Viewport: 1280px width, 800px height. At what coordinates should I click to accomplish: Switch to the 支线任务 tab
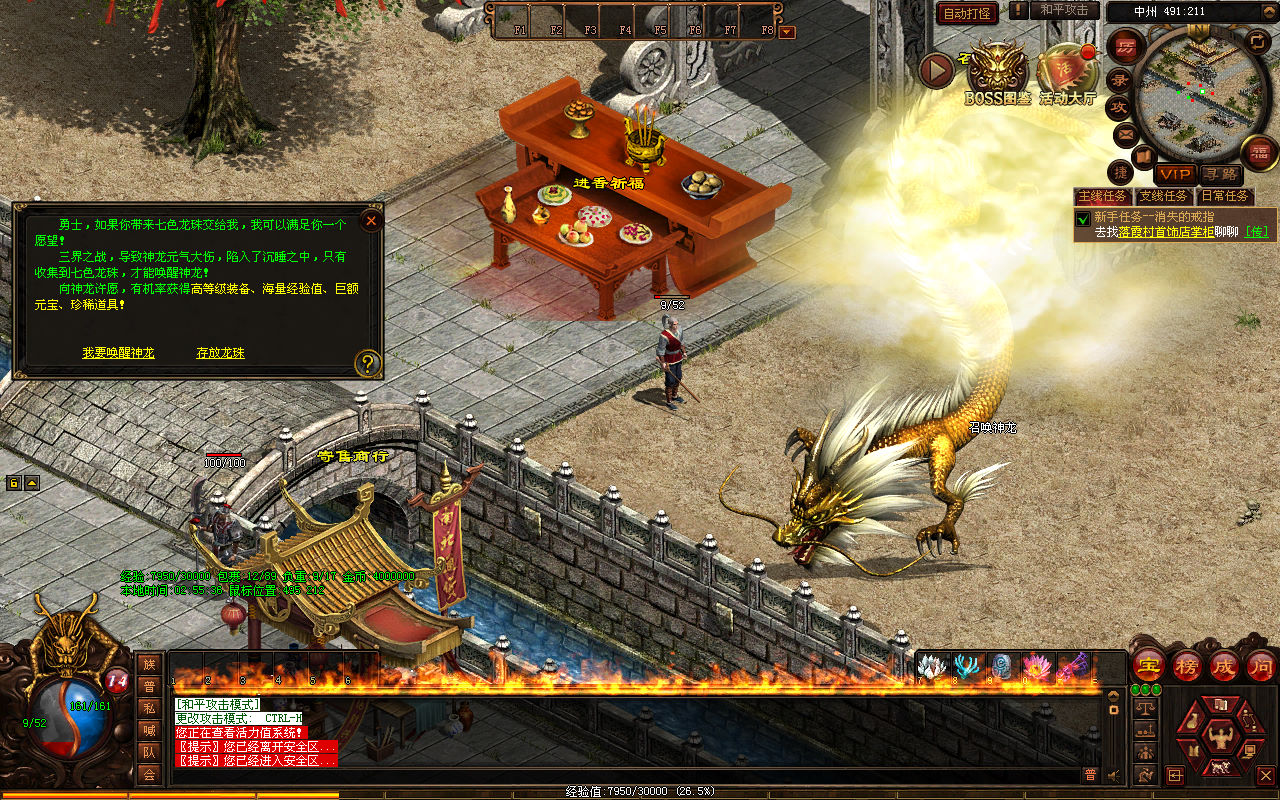1164,196
